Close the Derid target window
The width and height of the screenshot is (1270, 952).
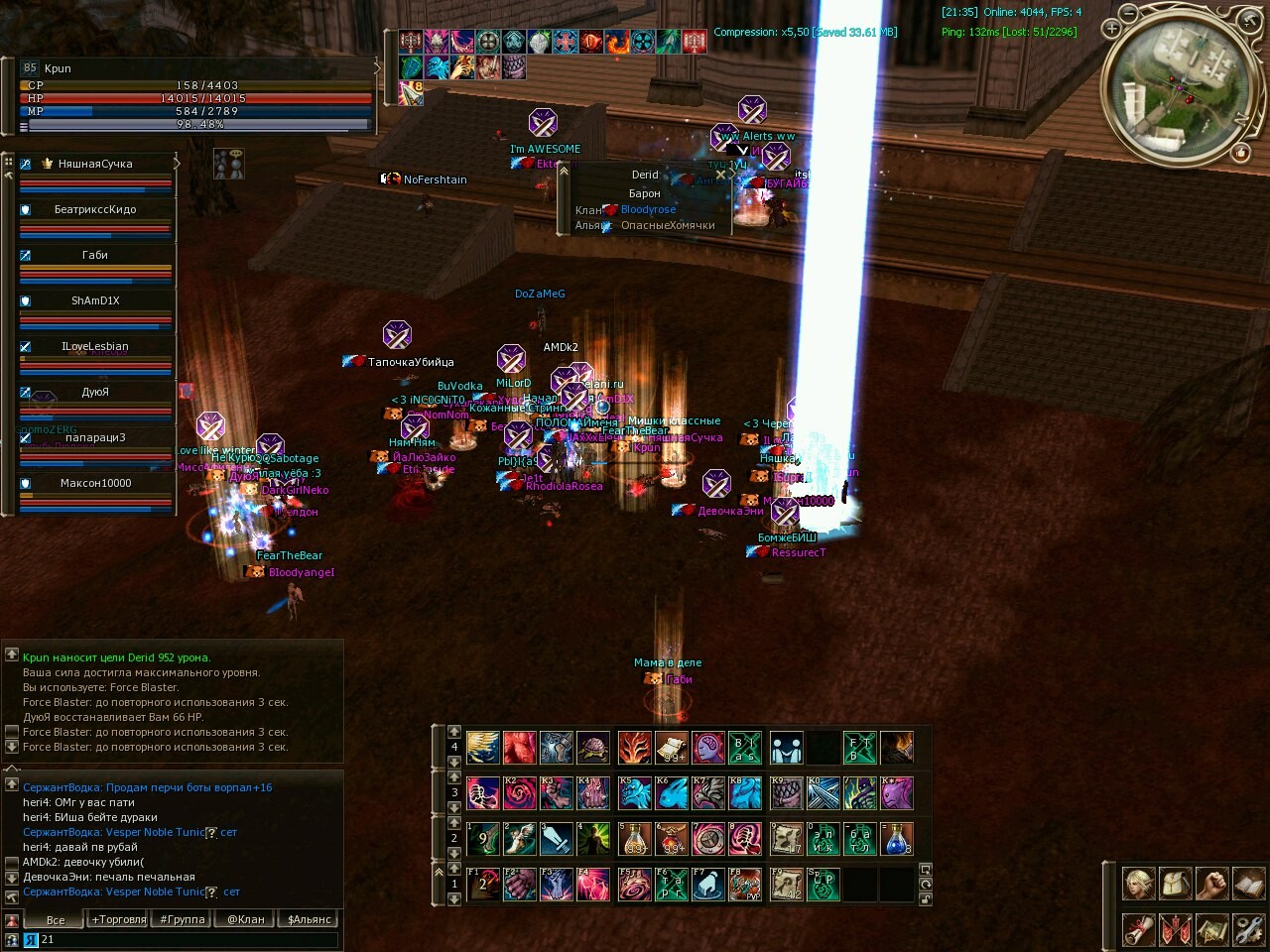pyautogui.click(x=721, y=175)
